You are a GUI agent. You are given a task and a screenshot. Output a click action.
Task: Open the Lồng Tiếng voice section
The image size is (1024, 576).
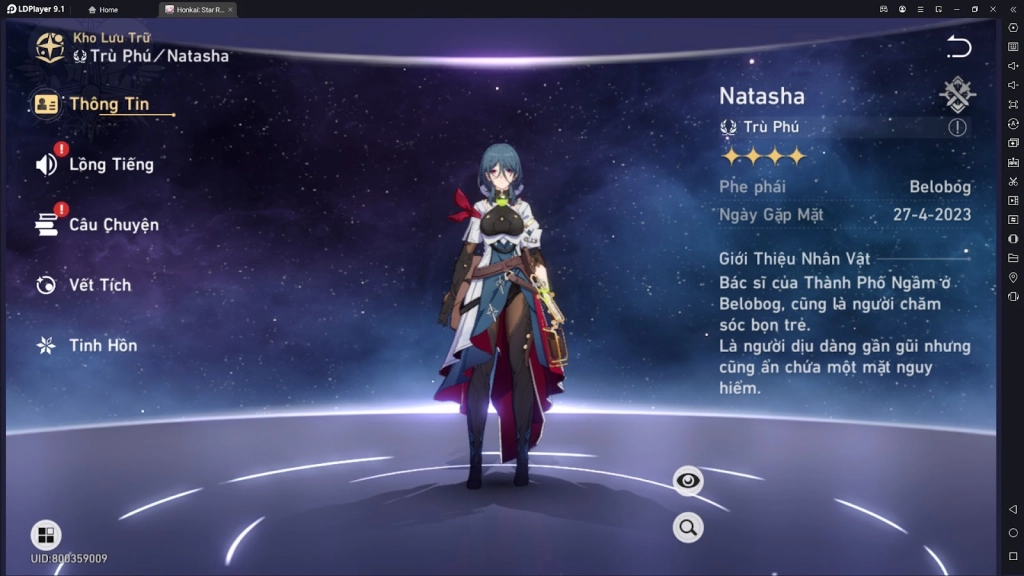(110, 165)
